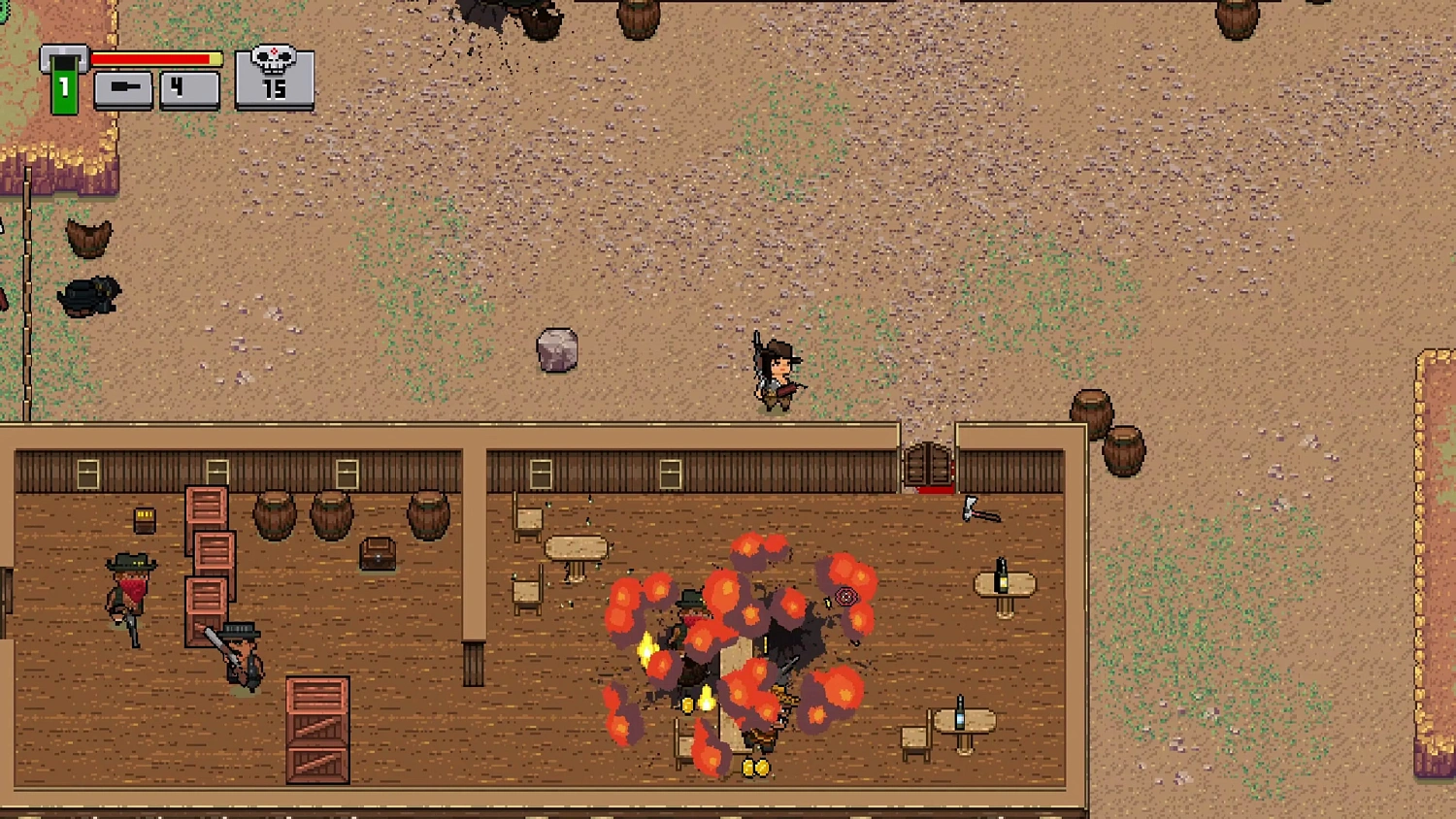Click the grey rock in the street
The width and height of the screenshot is (1456, 819).
pyautogui.click(x=555, y=351)
